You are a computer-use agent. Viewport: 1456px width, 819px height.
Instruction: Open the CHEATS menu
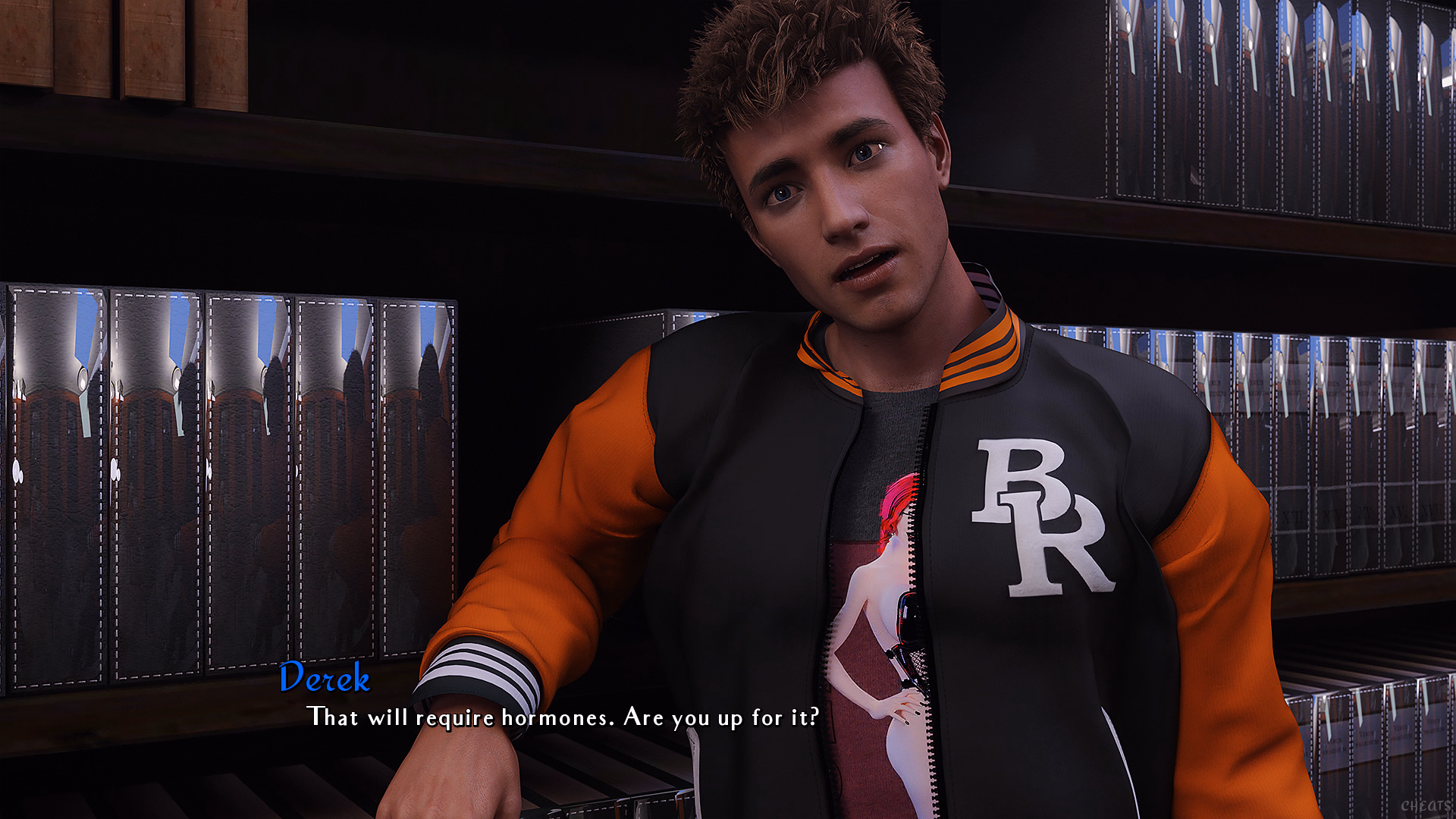[1425, 805]
